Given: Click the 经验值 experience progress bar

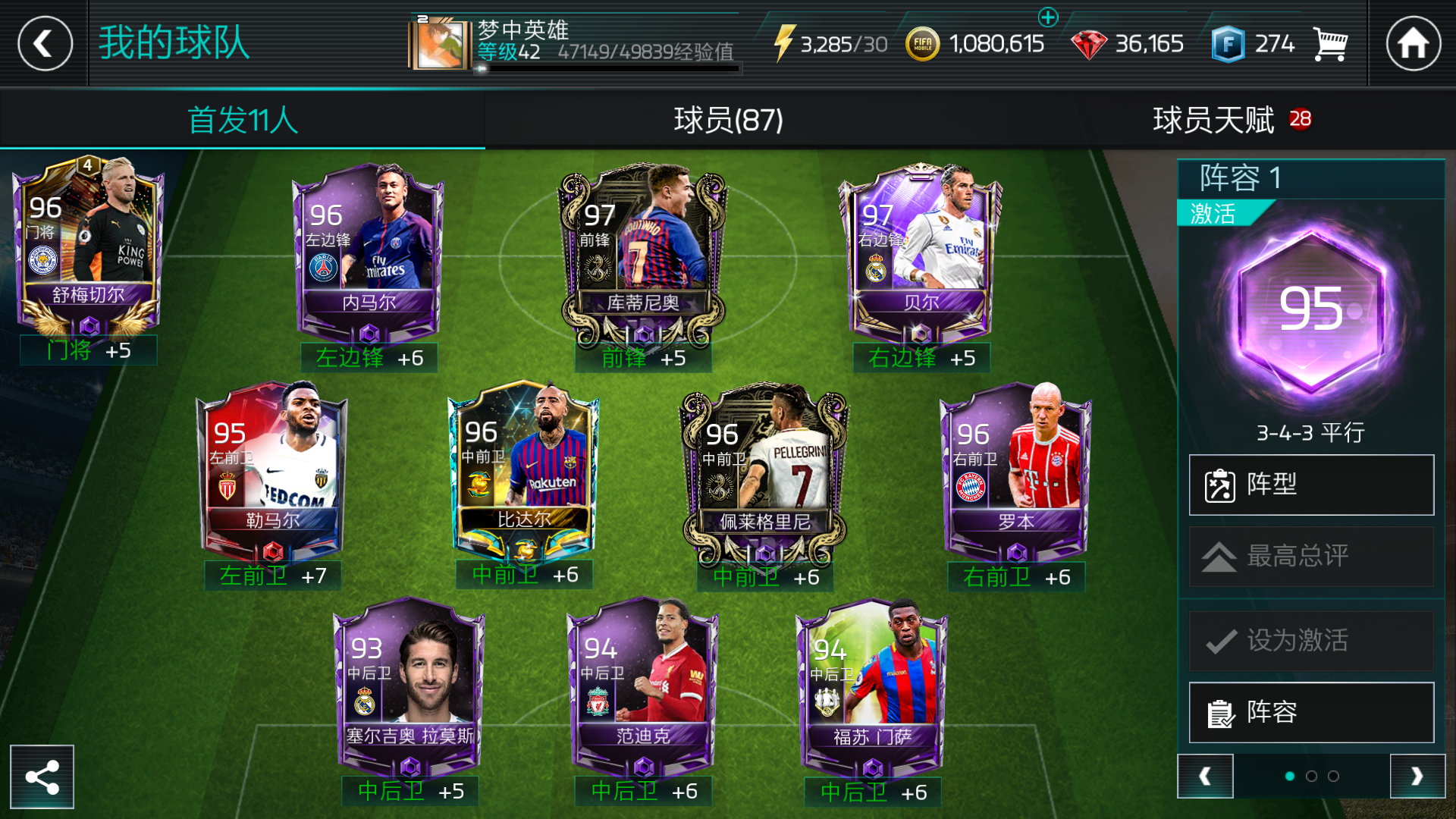Looking at the screenshot, I should (607, 68).
